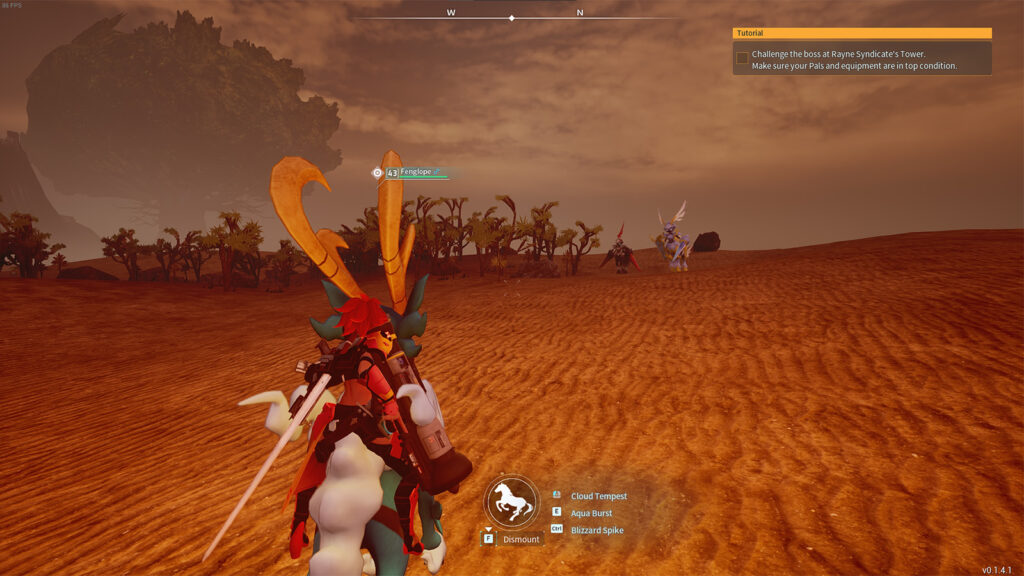Use the Aqua Burst skill
The image size is (1024, 576).
591,513
